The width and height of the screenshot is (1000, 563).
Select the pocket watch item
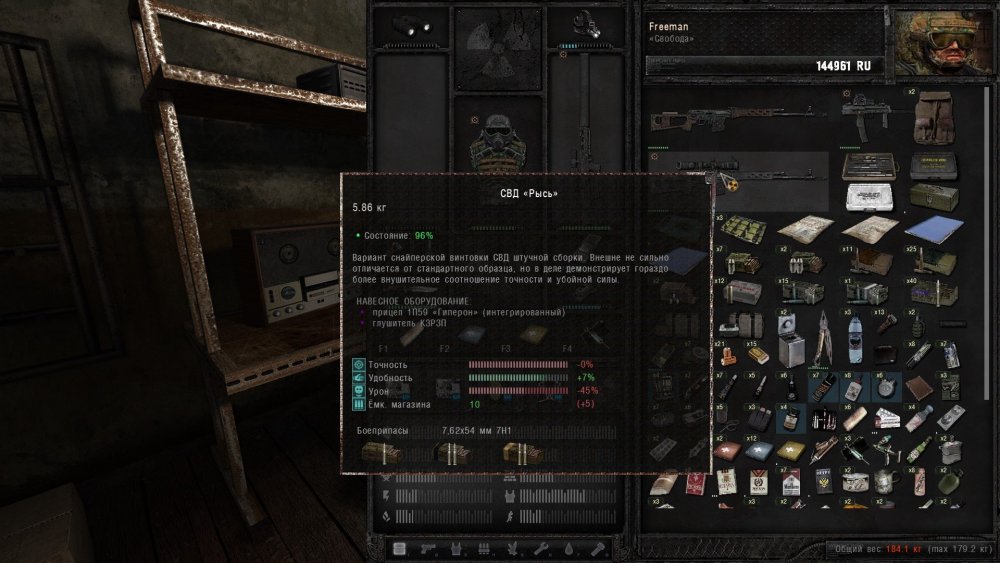[886, 387]
